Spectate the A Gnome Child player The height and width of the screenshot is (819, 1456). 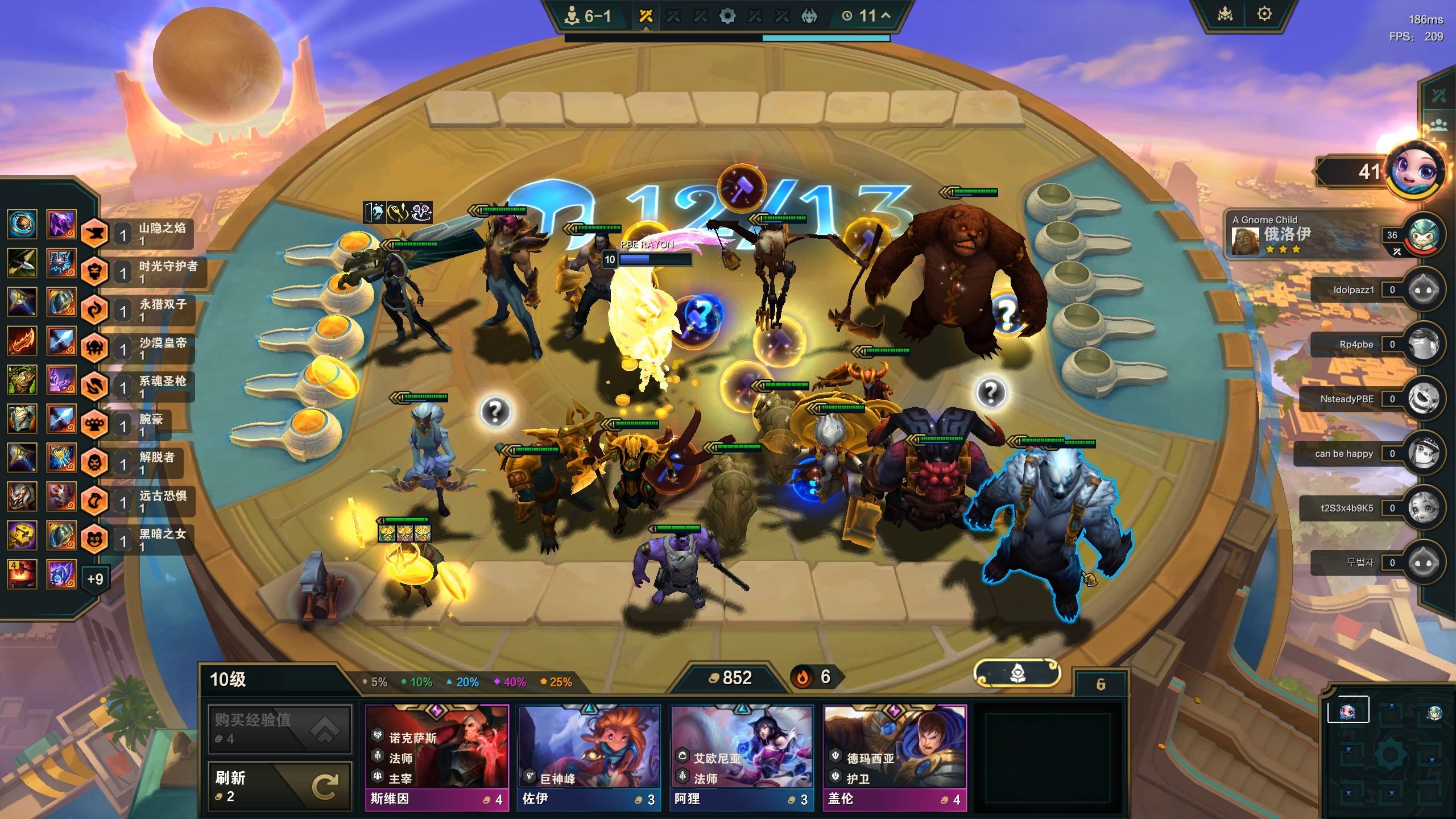1308,234
